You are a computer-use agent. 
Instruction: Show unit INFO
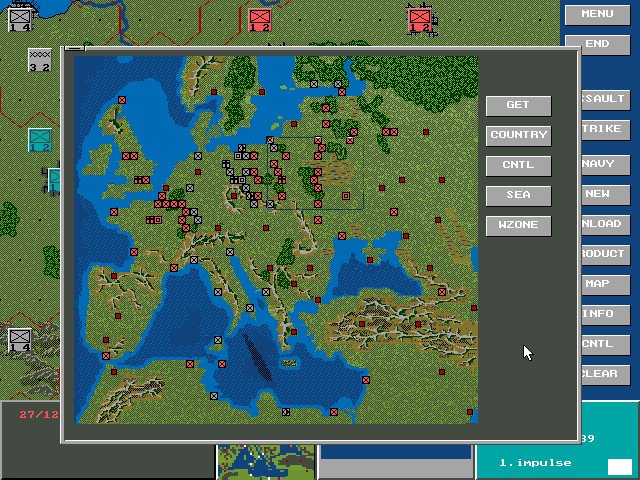click(x=605, y=314)
